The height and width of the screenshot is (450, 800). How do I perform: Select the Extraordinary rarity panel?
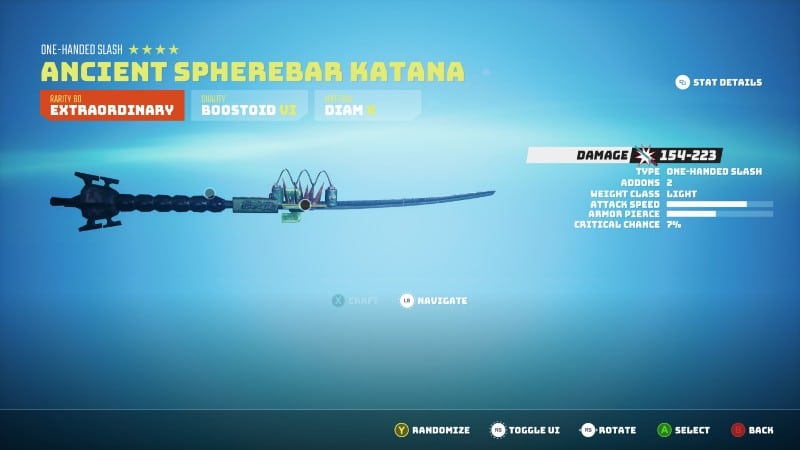click(x=112, y=105)
